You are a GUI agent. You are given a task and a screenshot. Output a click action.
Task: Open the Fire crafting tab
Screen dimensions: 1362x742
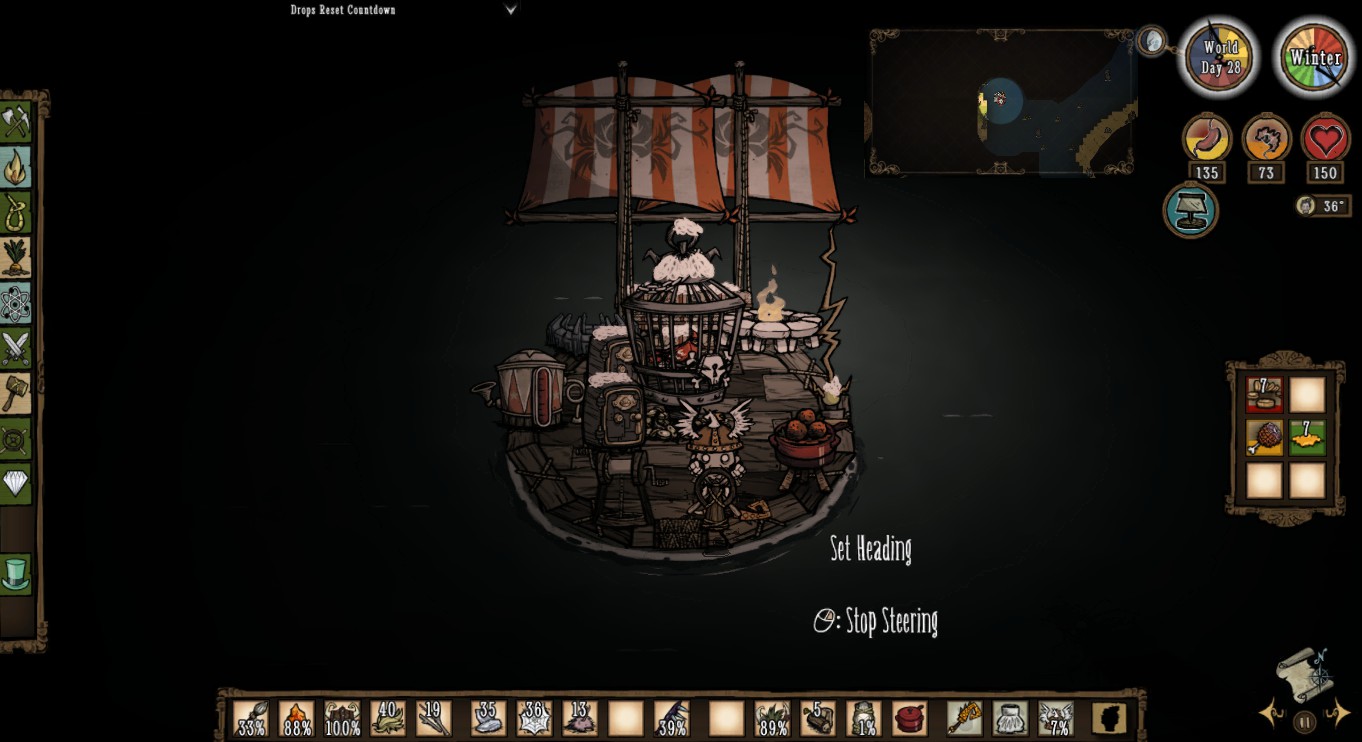[15, 168]
